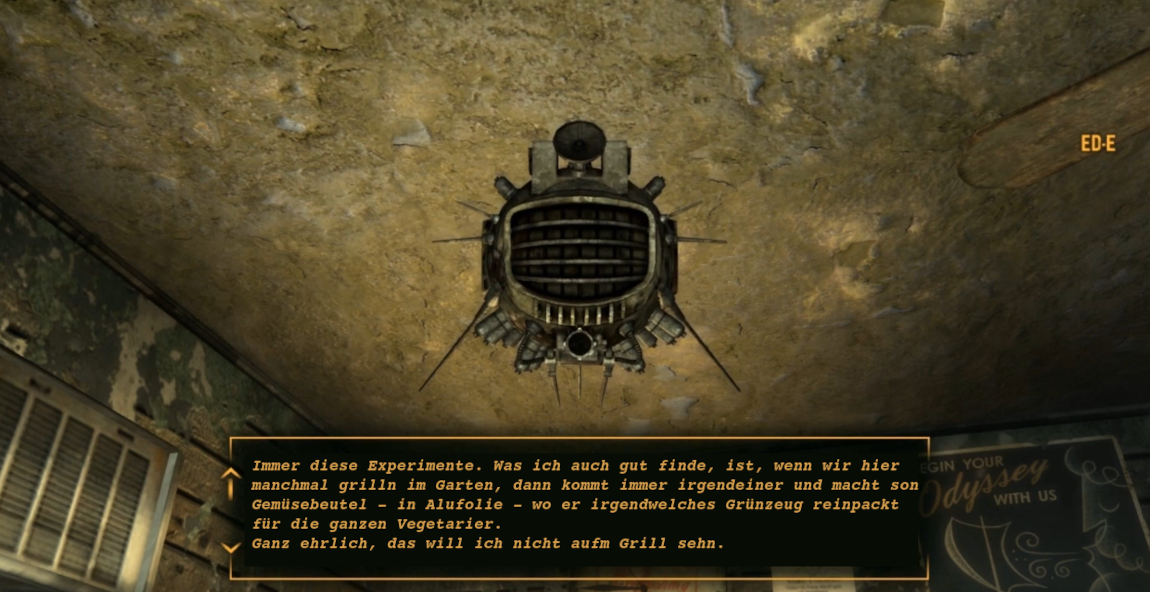
Task: Click the dialogue box up arrow
Action: tap(231, 472)
